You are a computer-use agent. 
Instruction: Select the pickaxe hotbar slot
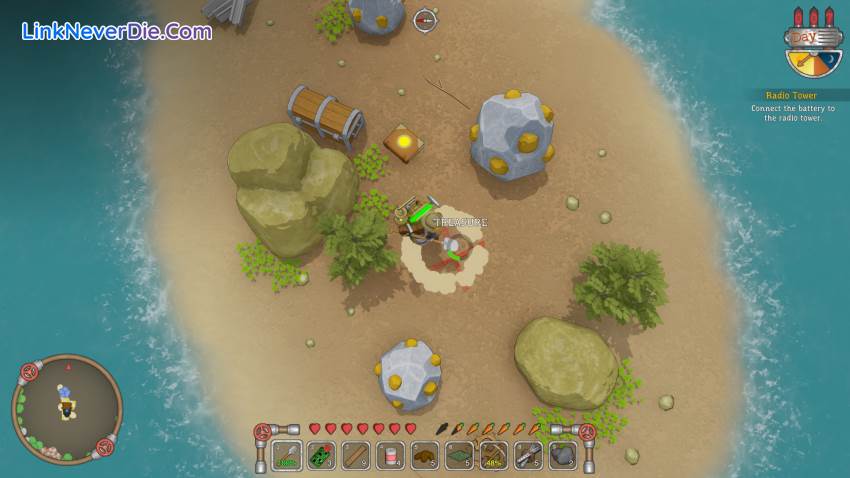pos(494,456)
